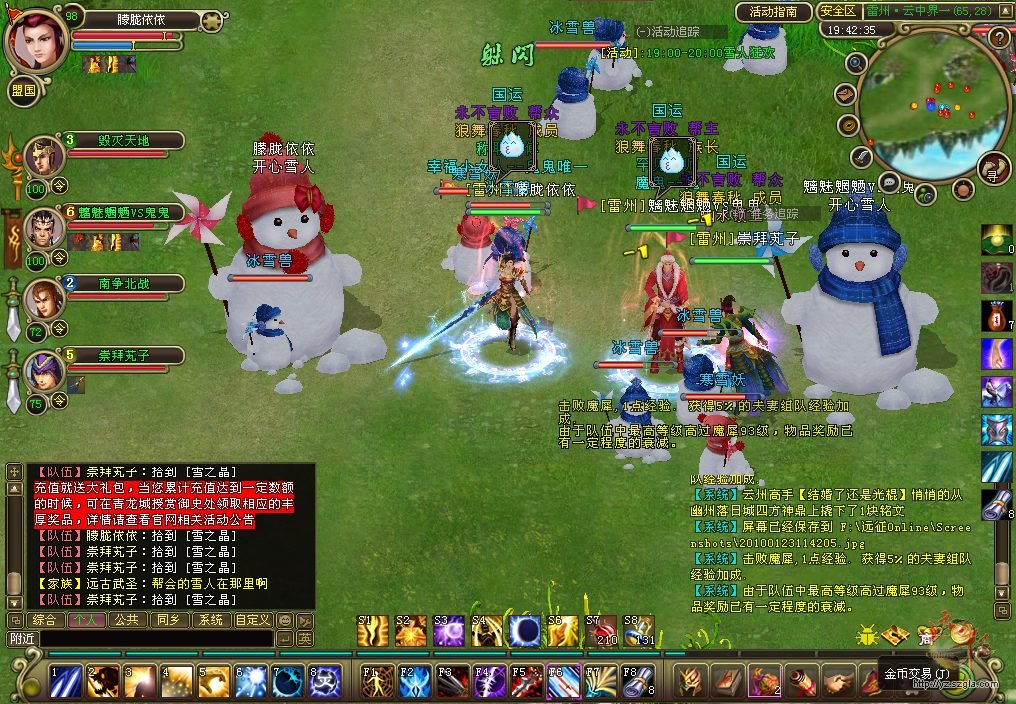Select party member 毁灭天地 portrait
Image resolution: width=1016 pixels, height=704 pixels.
tap(43, 154)
